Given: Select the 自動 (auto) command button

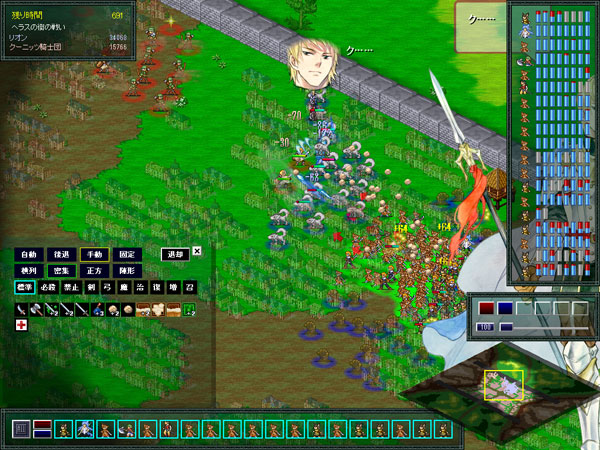Looking at the screenshot, I should pyautogui.click(x=29, y=254).
